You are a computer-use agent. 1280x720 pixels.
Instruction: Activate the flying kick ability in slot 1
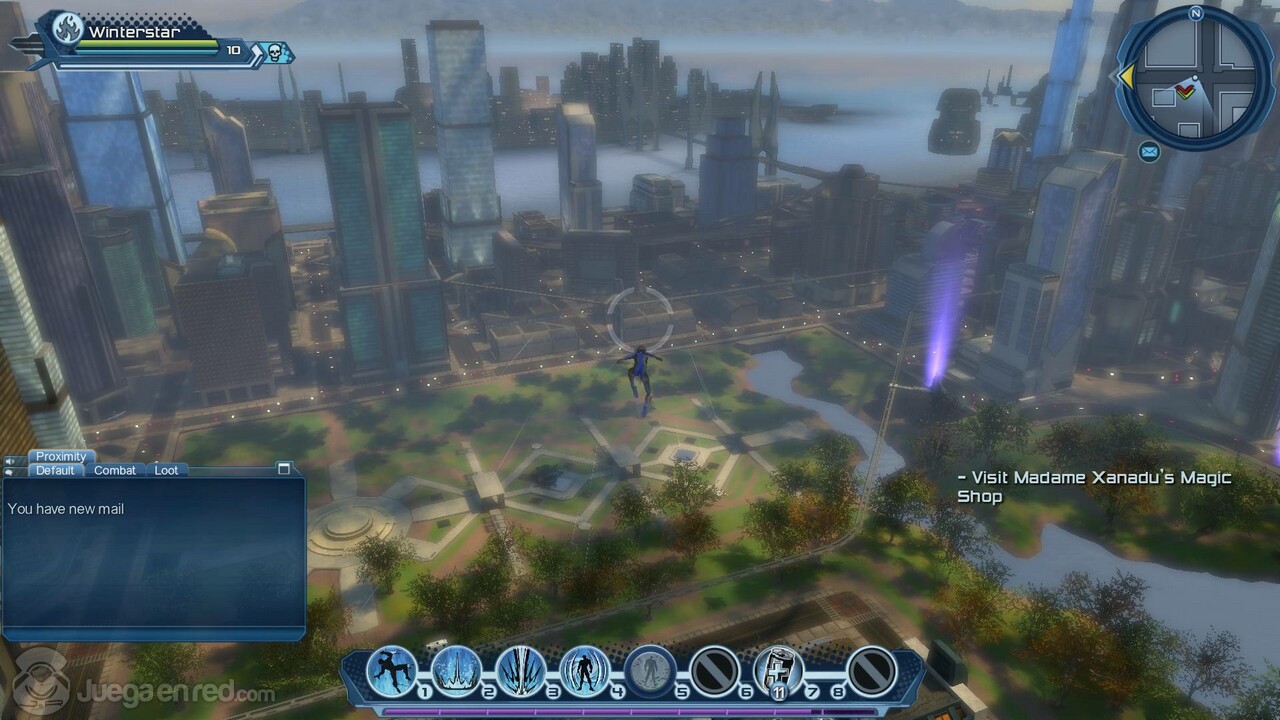391,670
